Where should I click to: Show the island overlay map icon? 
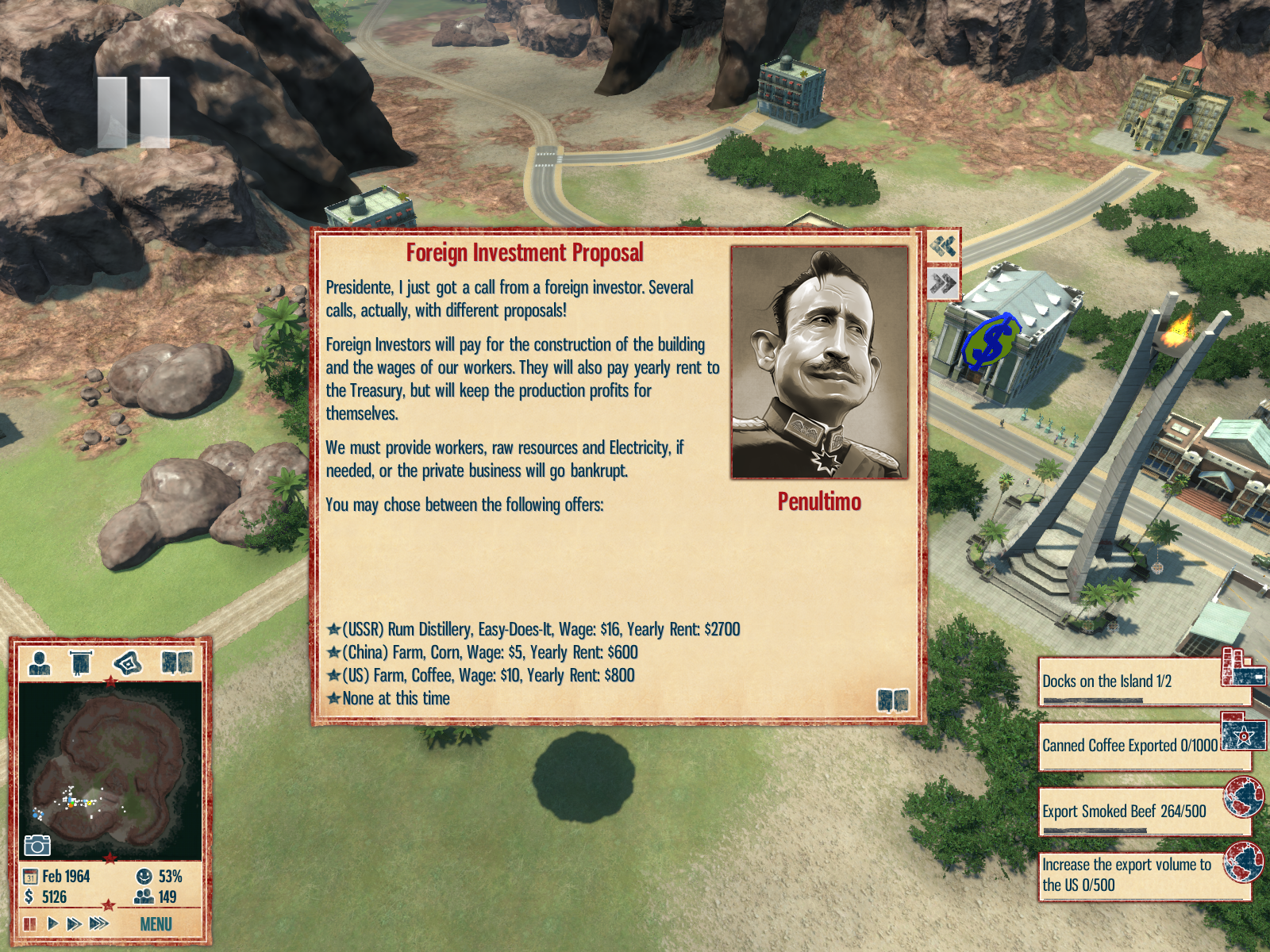point(127,662)
